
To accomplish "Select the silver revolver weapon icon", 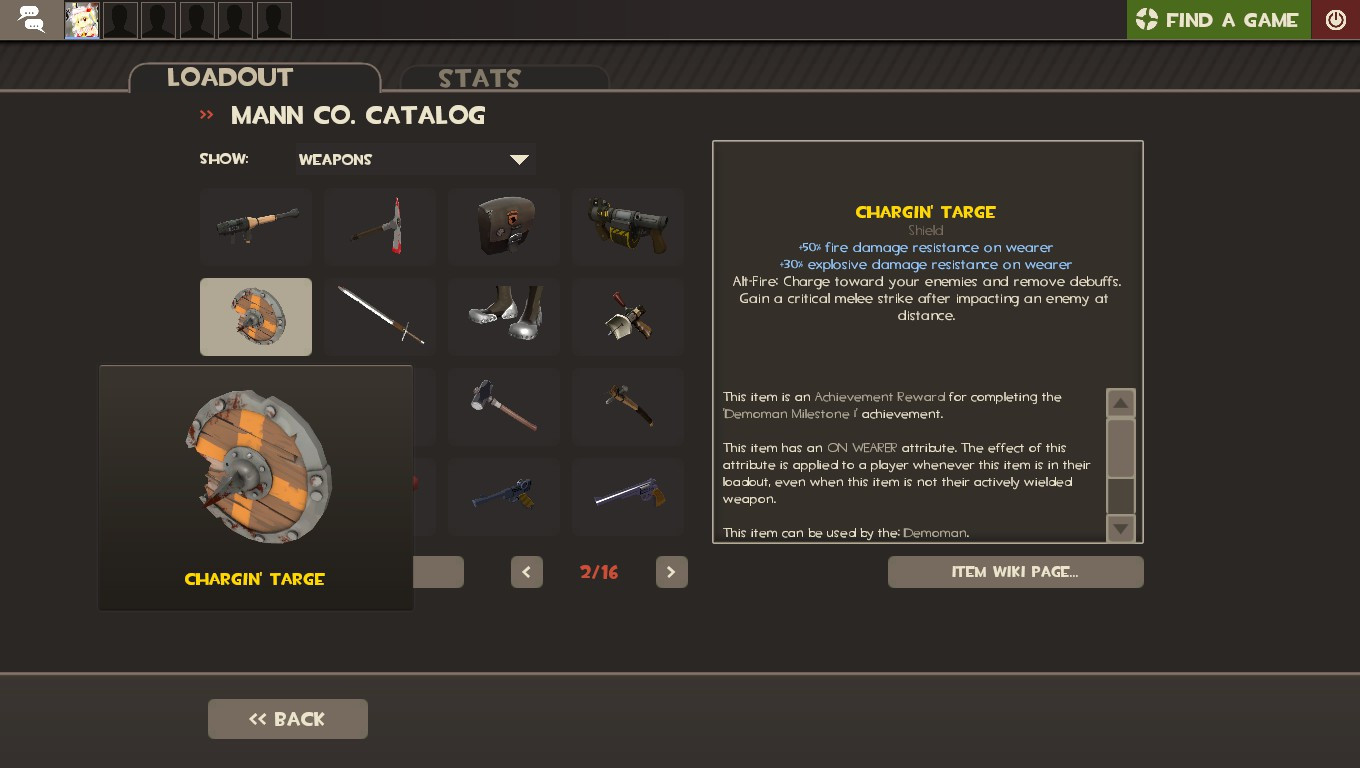I will [628, 497].
